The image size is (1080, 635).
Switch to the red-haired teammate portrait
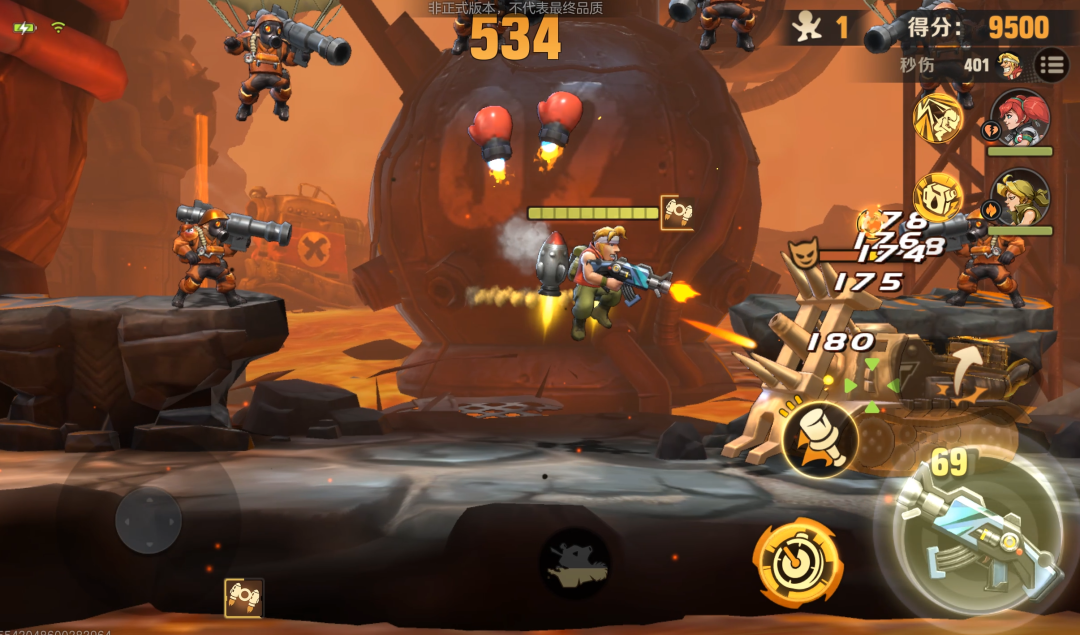[1019, 119]
